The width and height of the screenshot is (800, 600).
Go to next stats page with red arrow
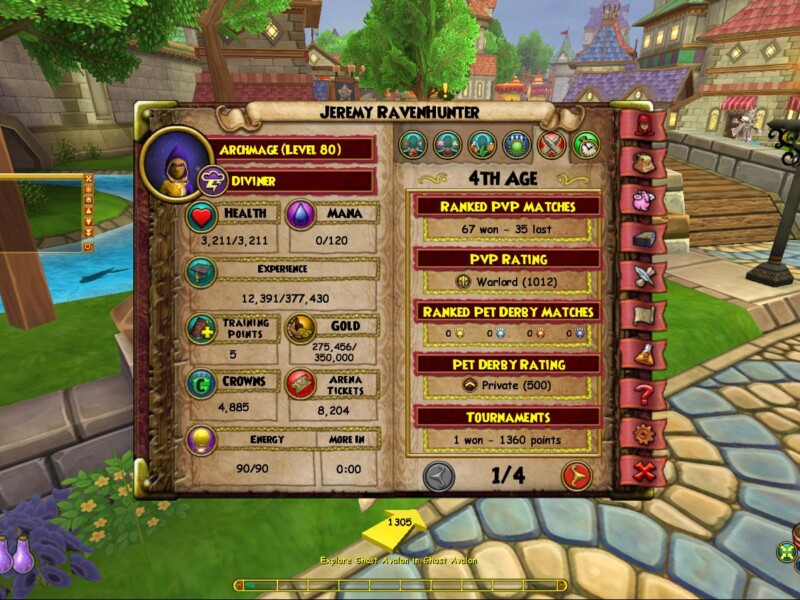pyautogui.click(x=576, y=476)
